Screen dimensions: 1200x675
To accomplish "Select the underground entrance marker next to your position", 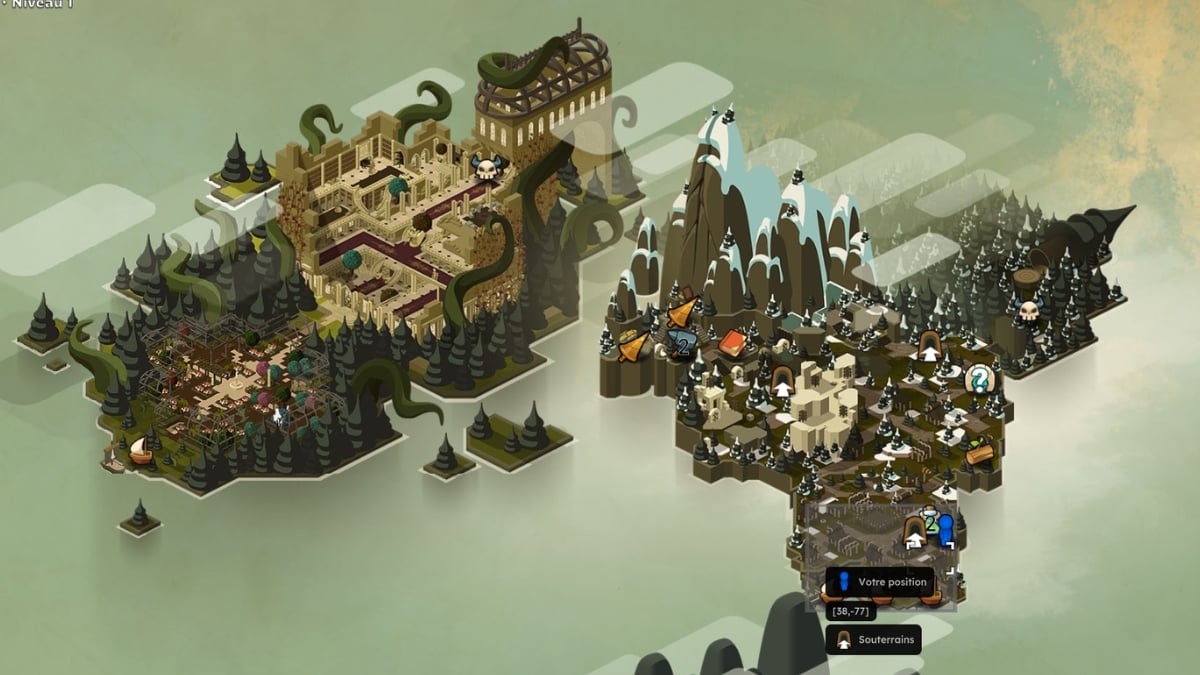I will click(x=914, y=531).
